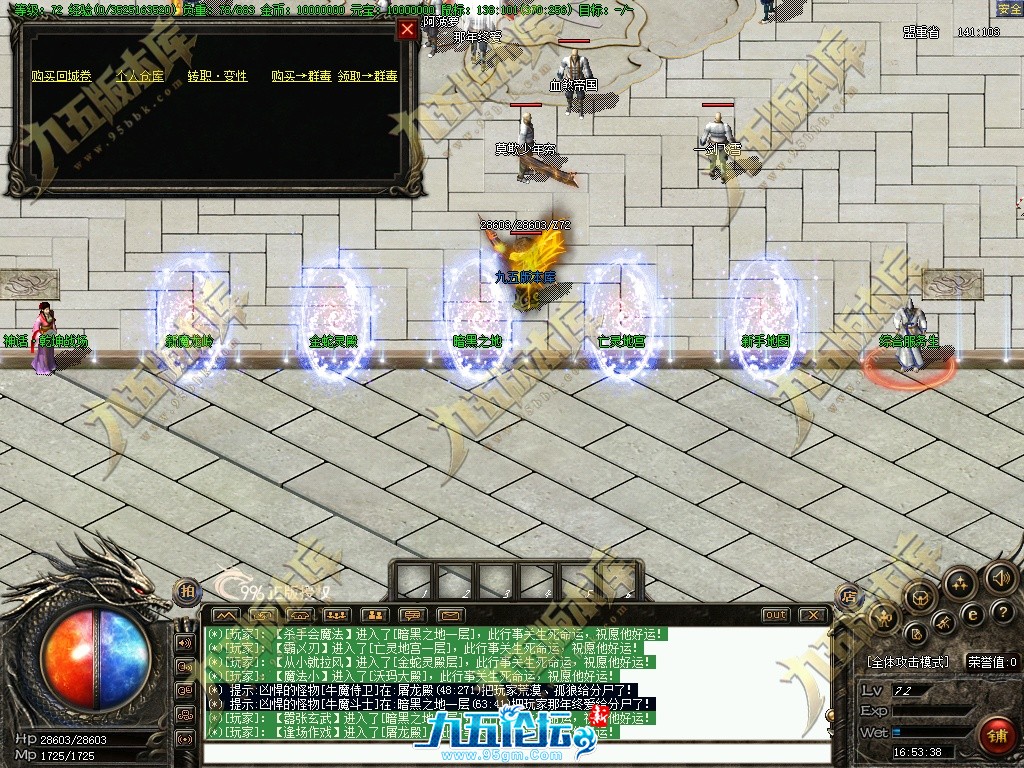This screenshot has width=1024, height=768.
Task: Close the chat panel with X
Action: tap(814, 615)
